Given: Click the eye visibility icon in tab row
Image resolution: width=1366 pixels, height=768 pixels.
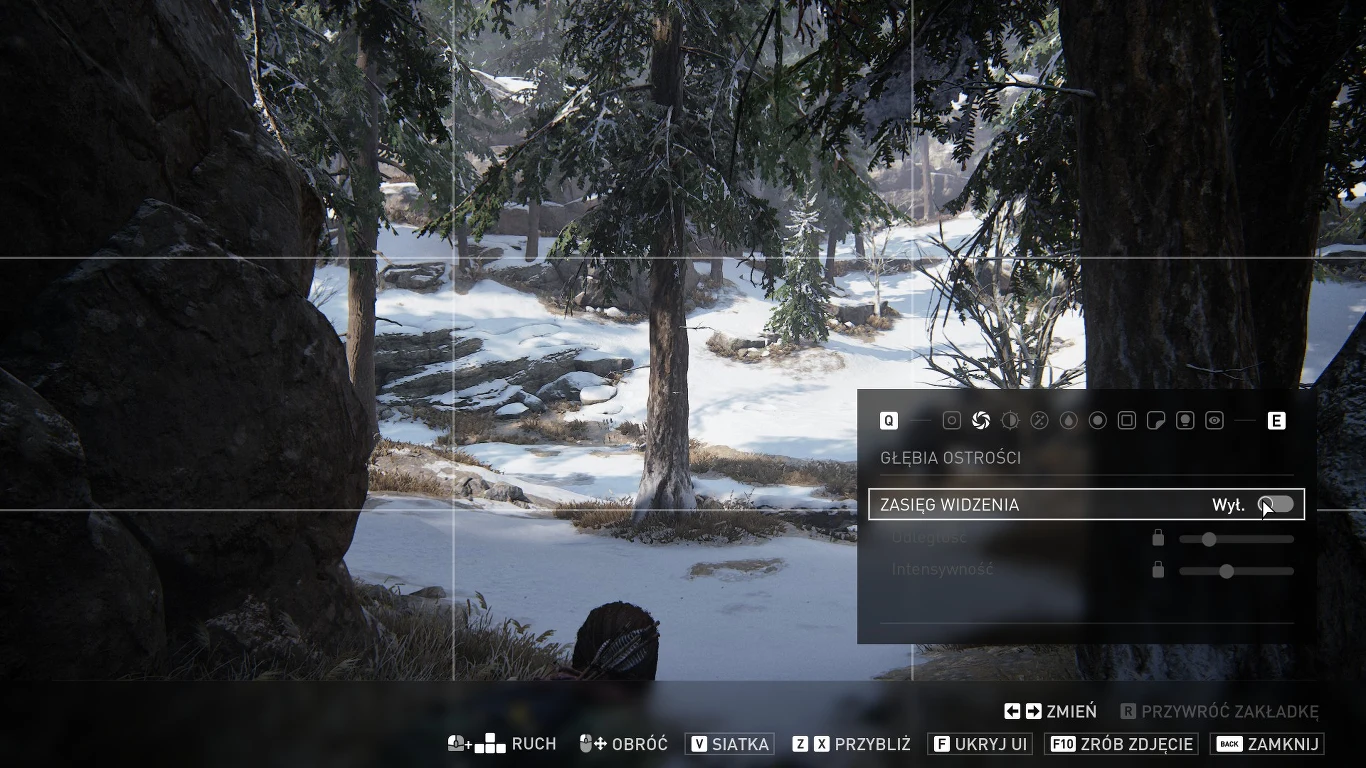Looking at the screenshot, I should 1214,420.
